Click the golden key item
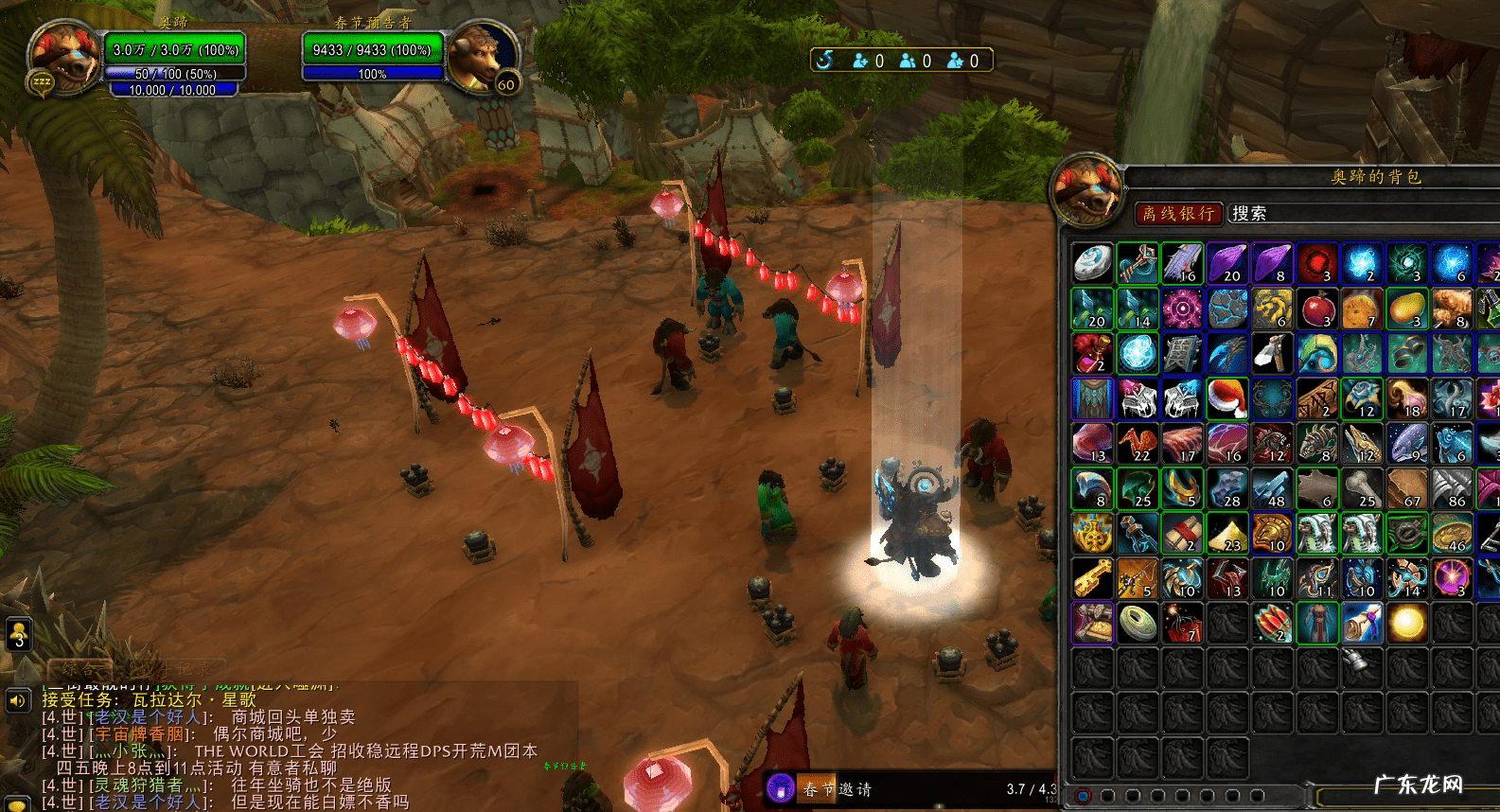 1092,578
